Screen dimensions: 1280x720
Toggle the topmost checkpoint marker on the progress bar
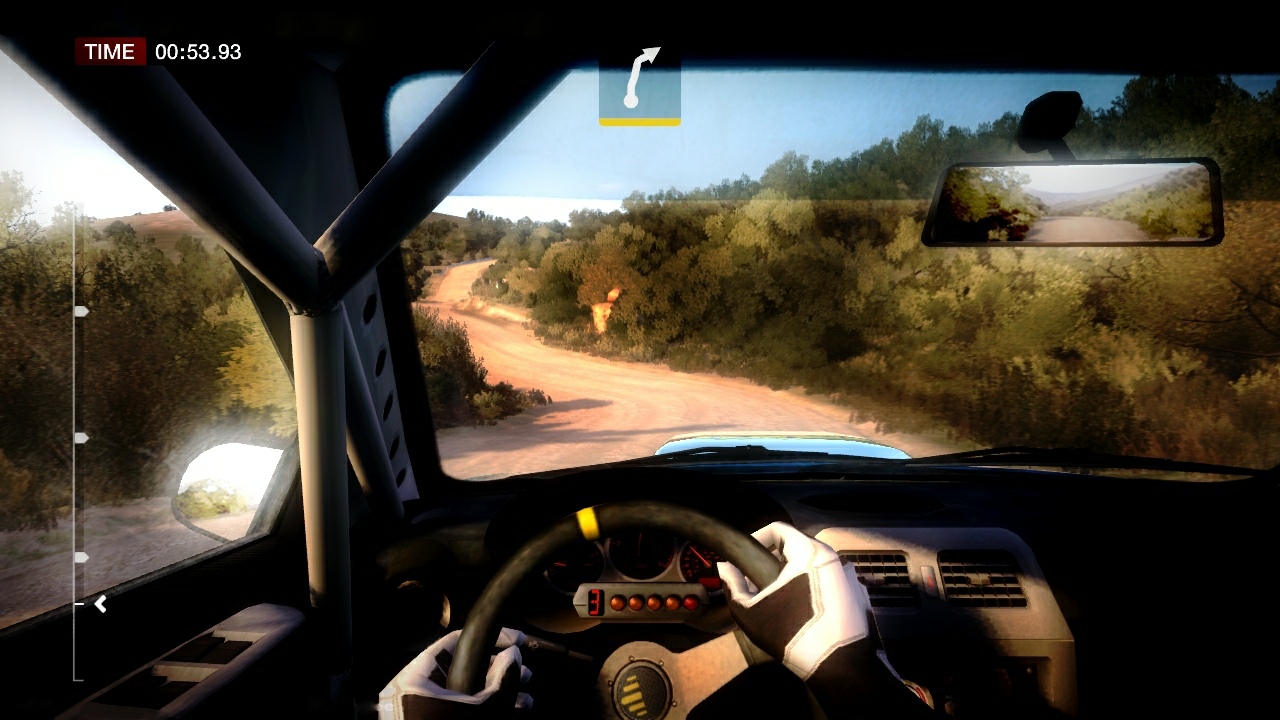(80, 310)
